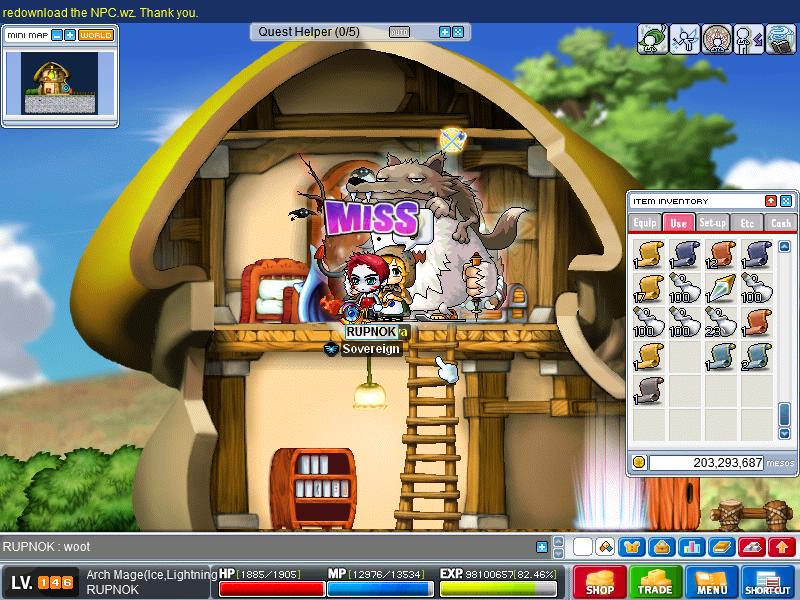Click the gray scroll in the inventory
This screenshot has width=800, height=600.
point(651,389)
